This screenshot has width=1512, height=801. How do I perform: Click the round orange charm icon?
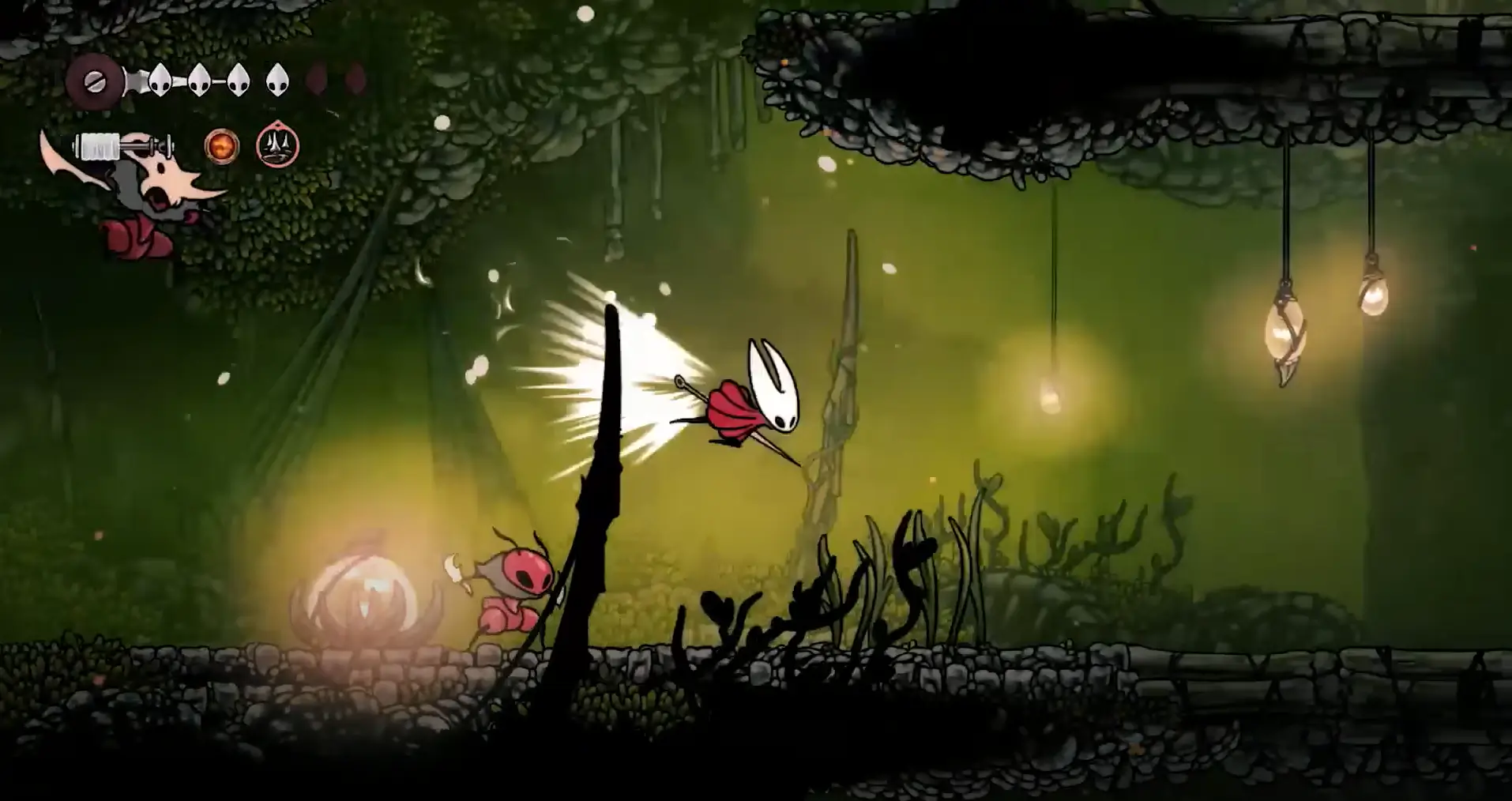[x=223, y=147]
